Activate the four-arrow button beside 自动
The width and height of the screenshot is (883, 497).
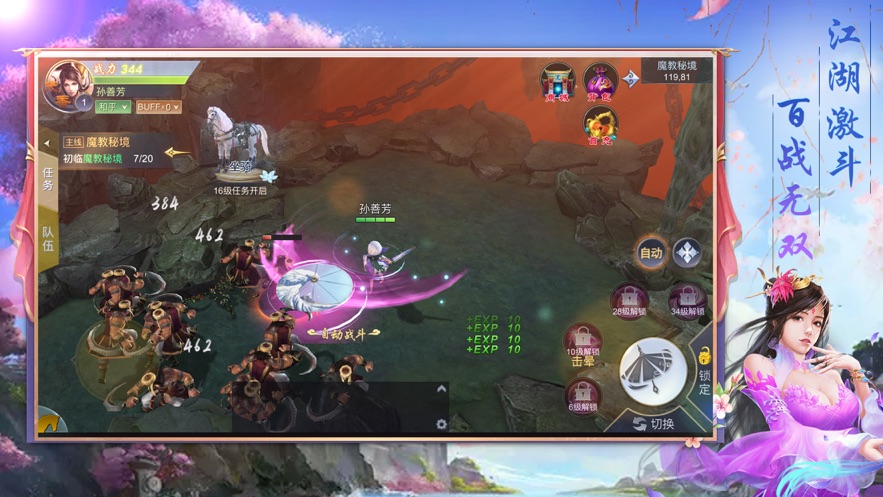(687, 253)
